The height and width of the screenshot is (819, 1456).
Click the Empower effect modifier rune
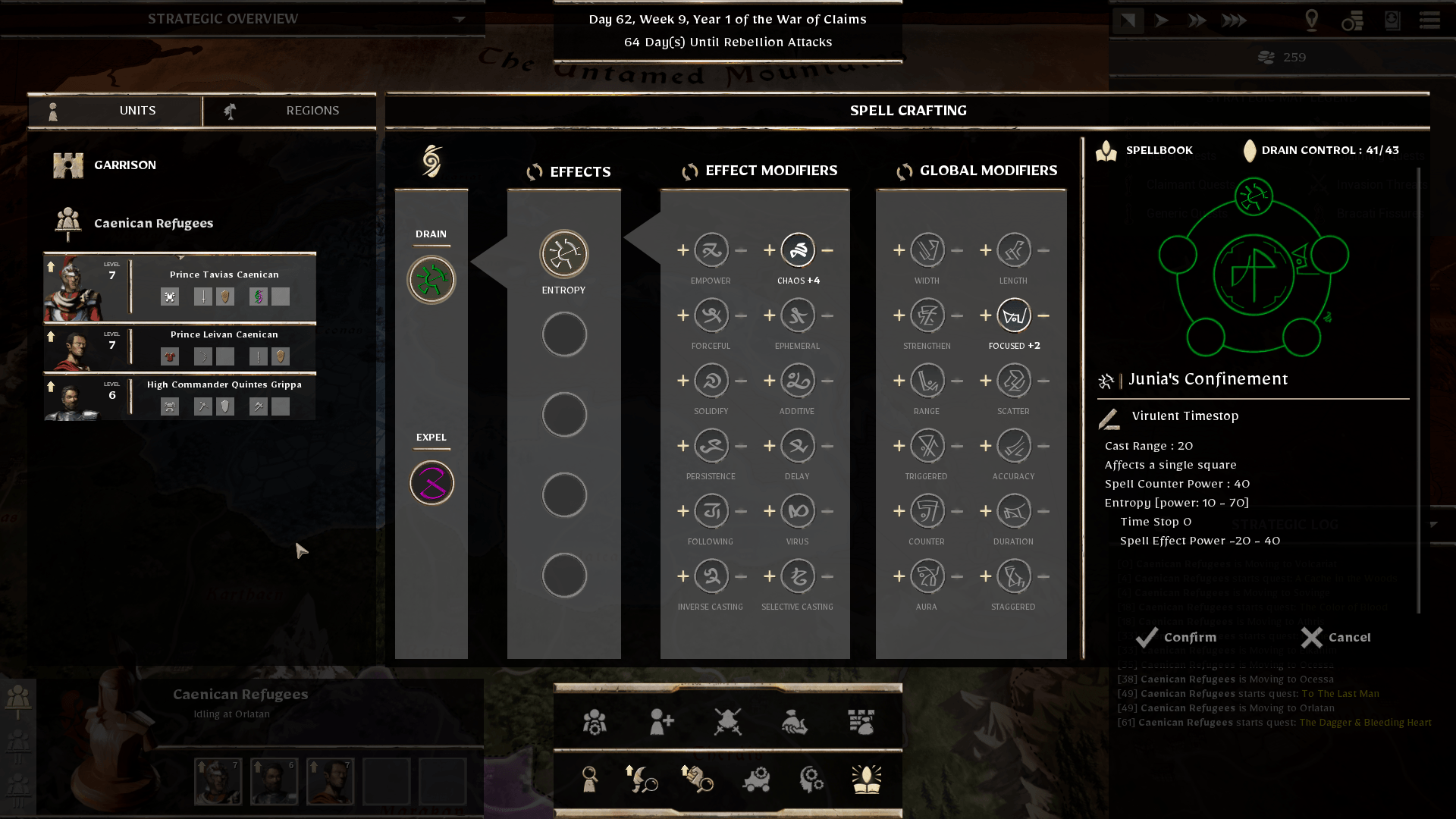pos(711,250)
